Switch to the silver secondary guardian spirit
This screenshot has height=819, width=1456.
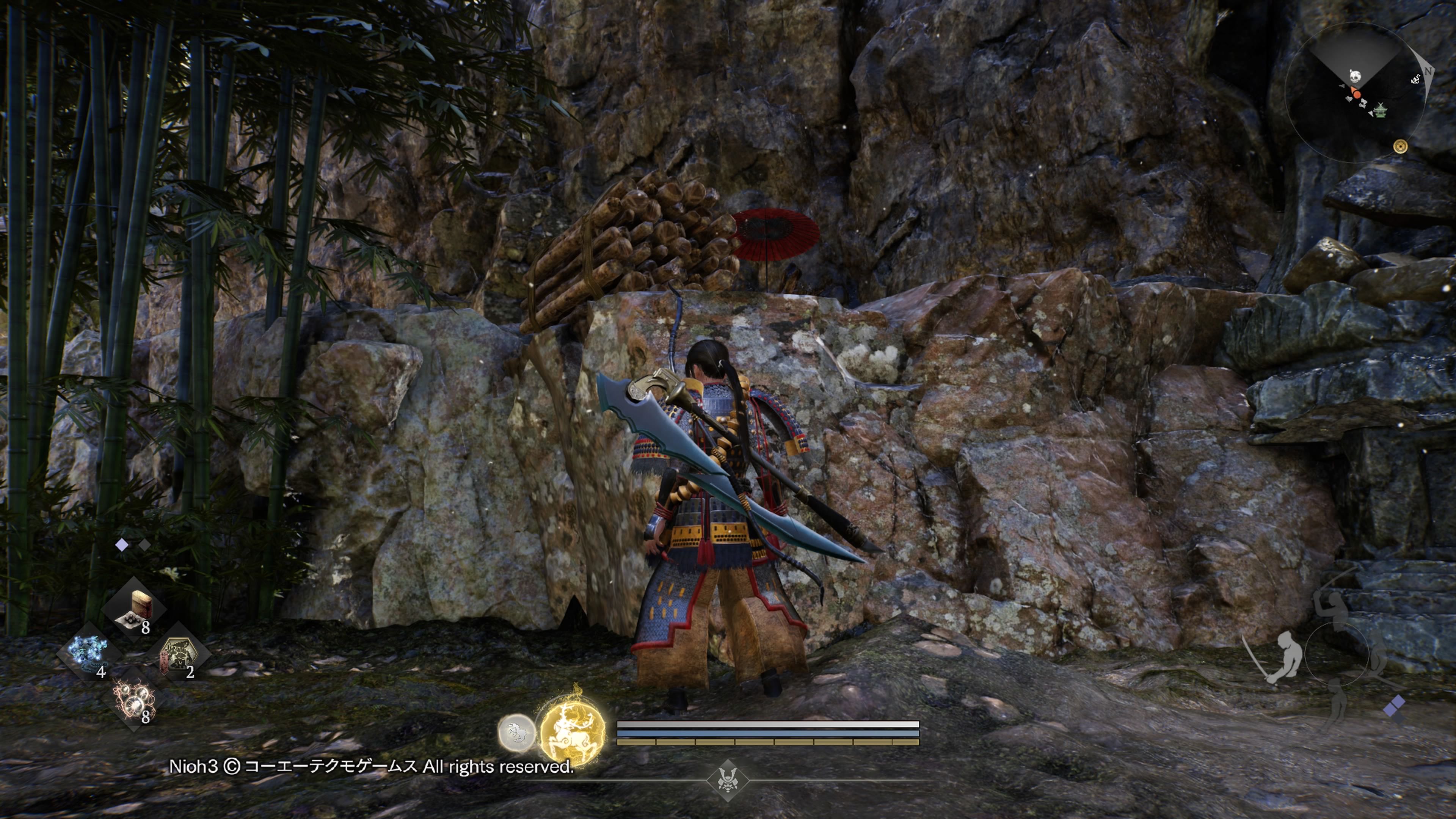coord(516,733)
